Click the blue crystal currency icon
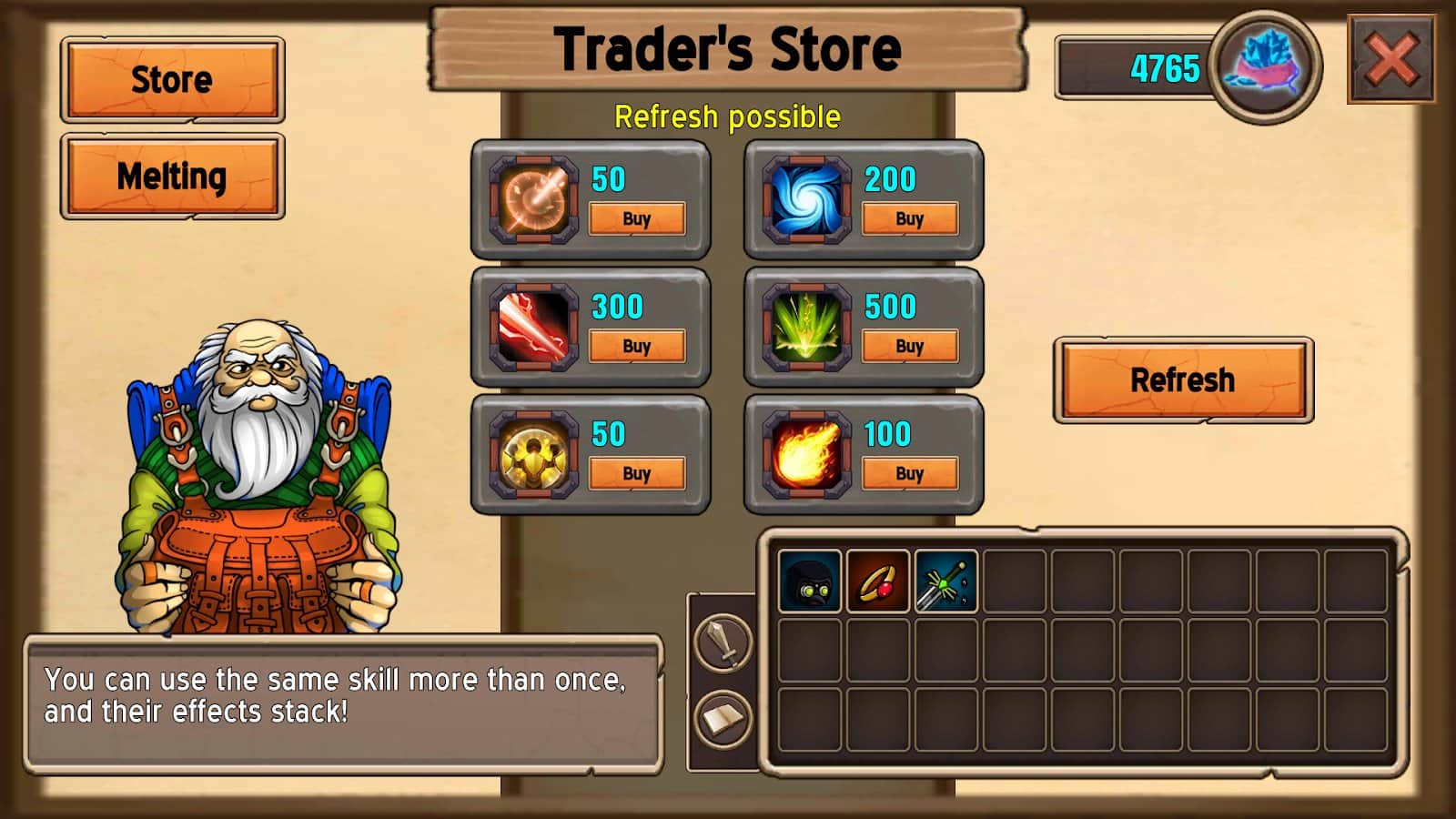The height and width of the screenshot is (819, 1456). click(1265, 66)
